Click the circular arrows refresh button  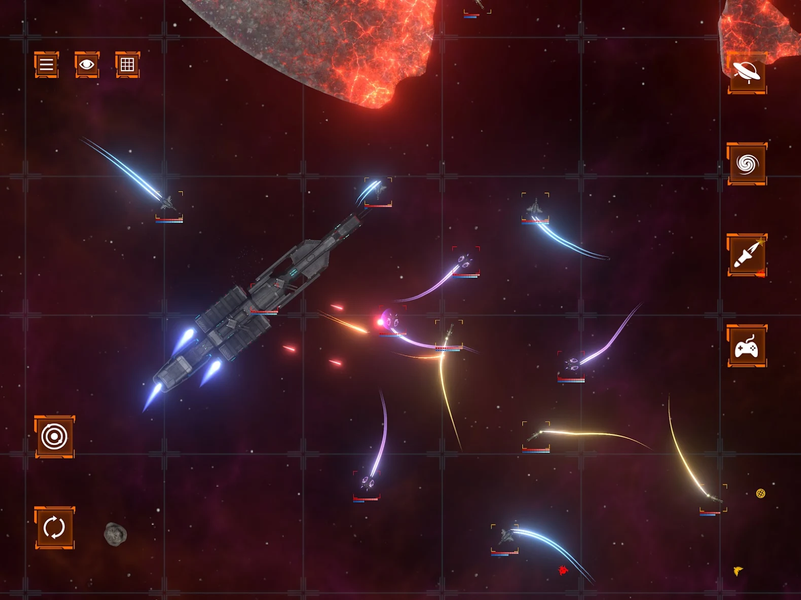54,527
